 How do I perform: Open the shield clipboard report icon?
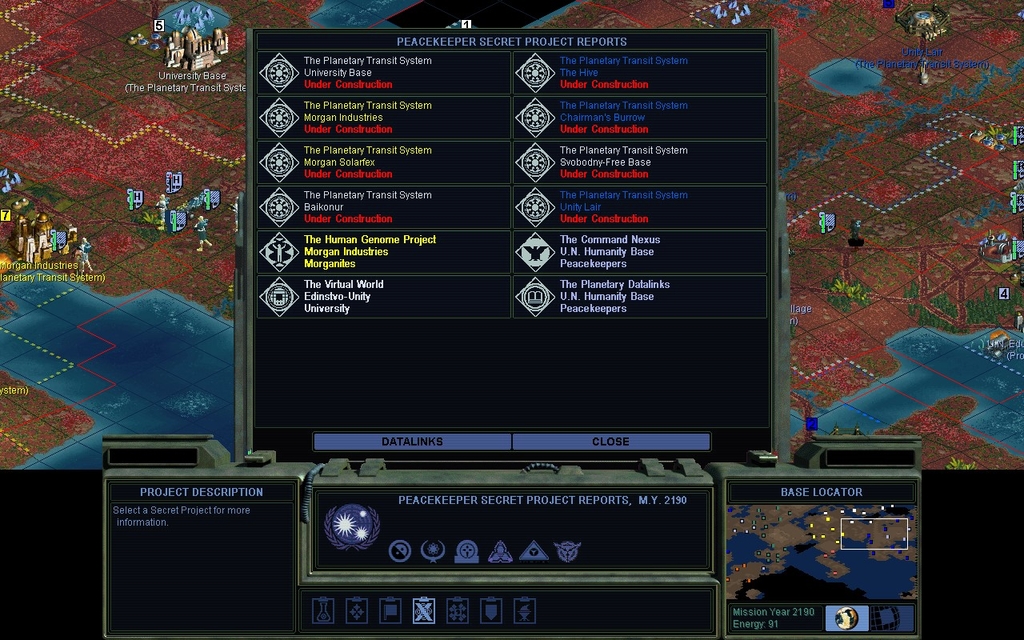tap(491, 610)
